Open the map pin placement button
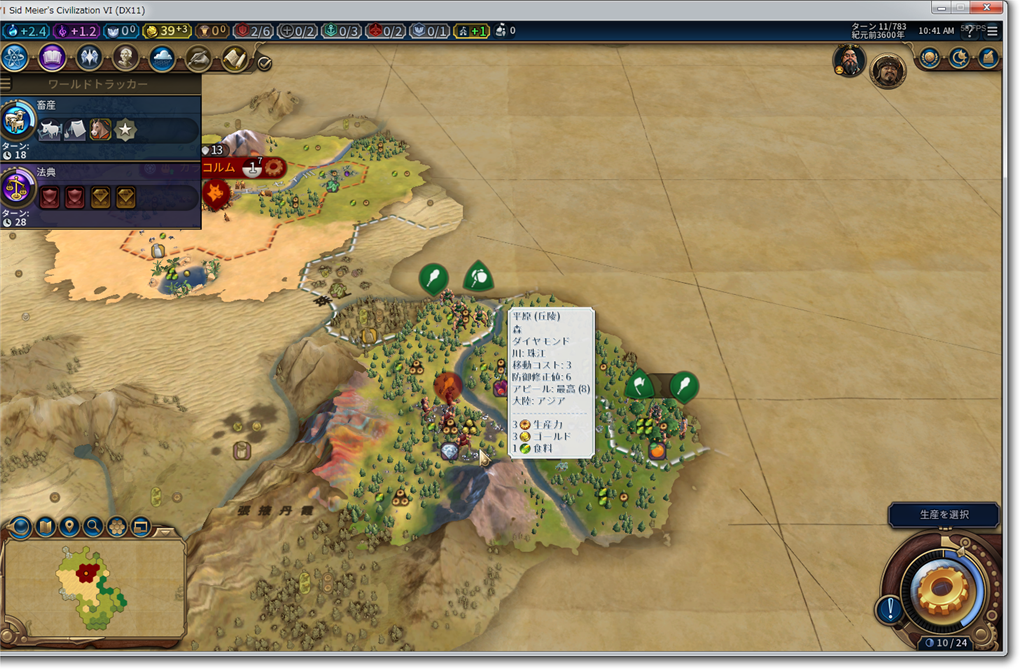Screen dimensions: 1022x670 69,525
